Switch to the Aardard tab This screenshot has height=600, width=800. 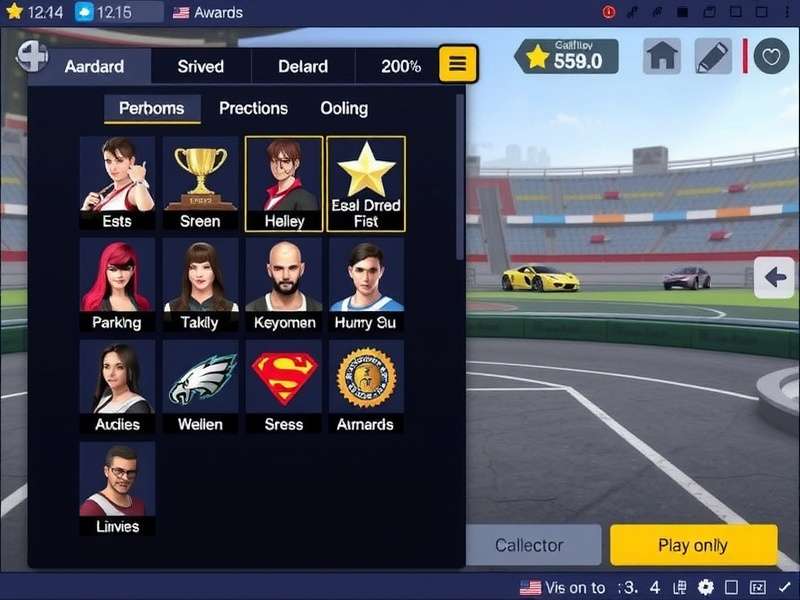point(95,67)
